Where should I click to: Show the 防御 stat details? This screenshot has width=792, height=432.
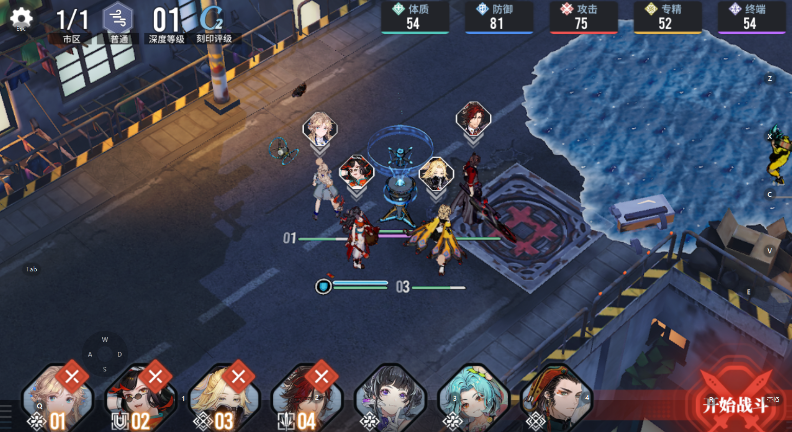(498, 17)
